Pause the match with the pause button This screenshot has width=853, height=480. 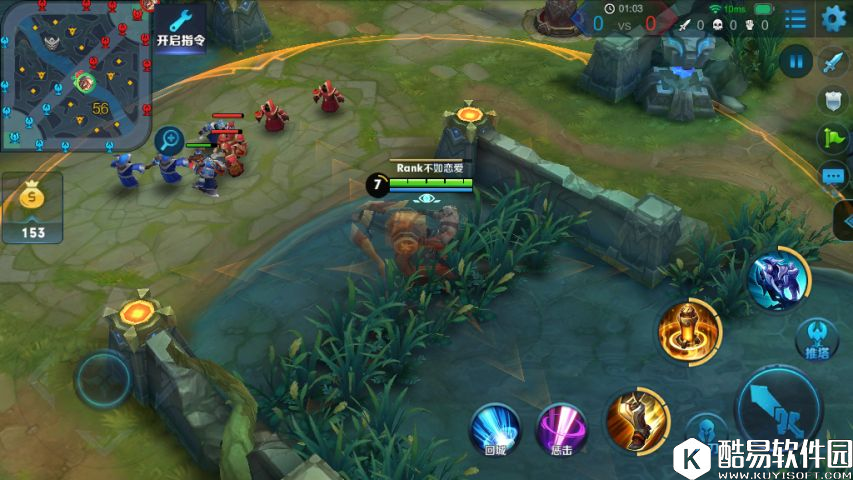(x=796, y=62)
